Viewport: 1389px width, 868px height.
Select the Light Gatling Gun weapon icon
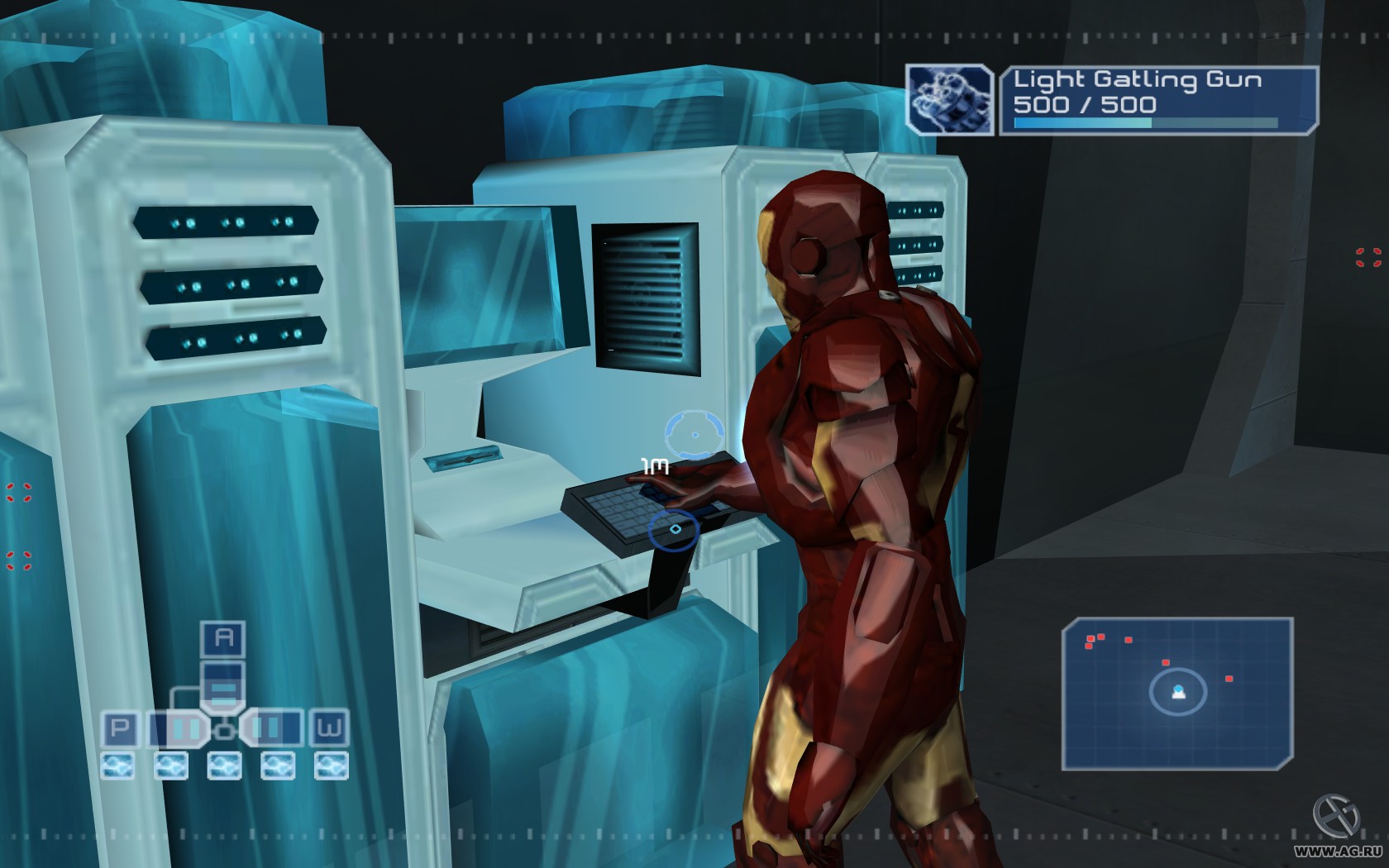(x=949, y=99)
